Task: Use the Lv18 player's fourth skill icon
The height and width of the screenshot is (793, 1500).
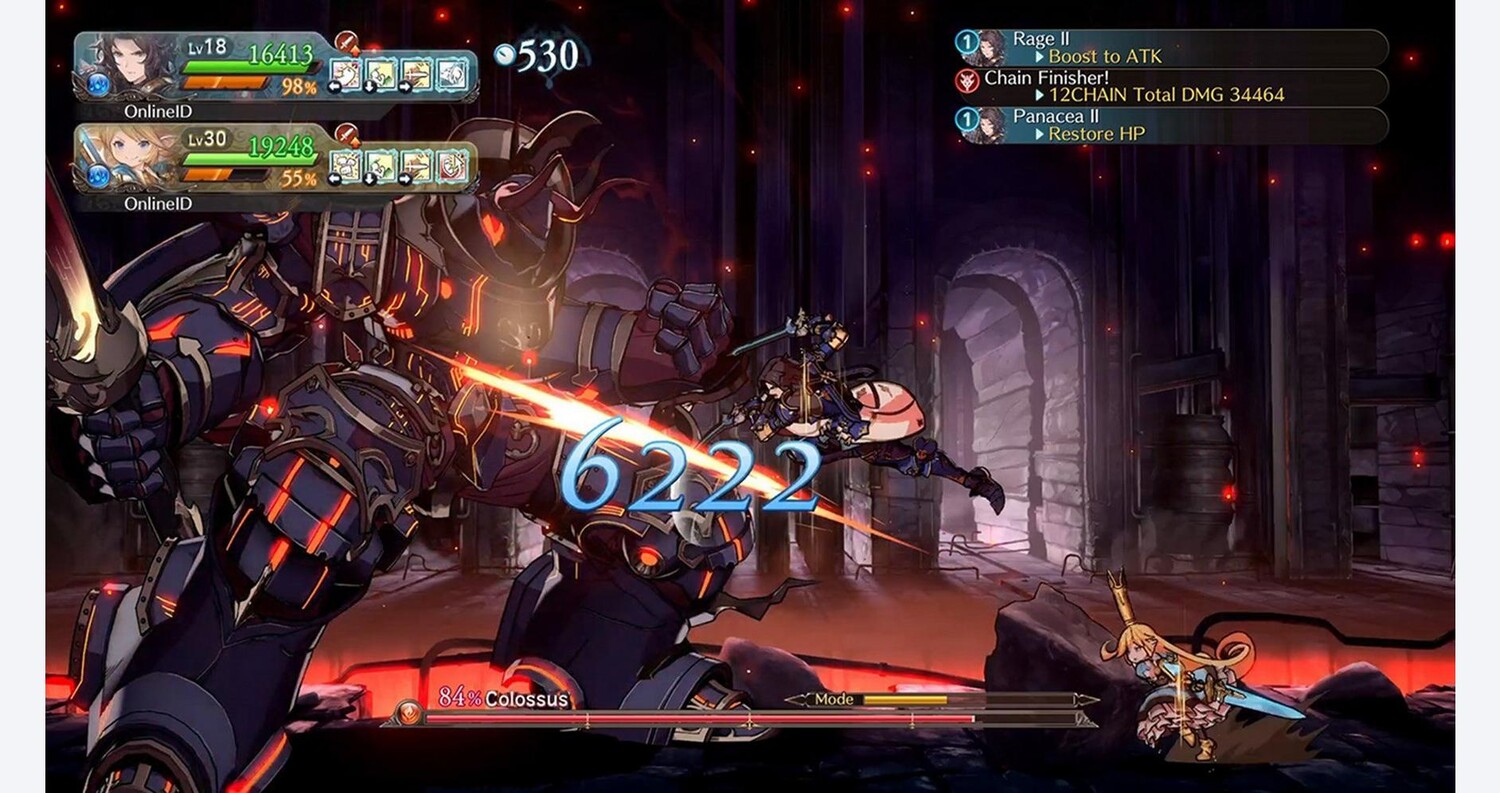Action: 452,74
